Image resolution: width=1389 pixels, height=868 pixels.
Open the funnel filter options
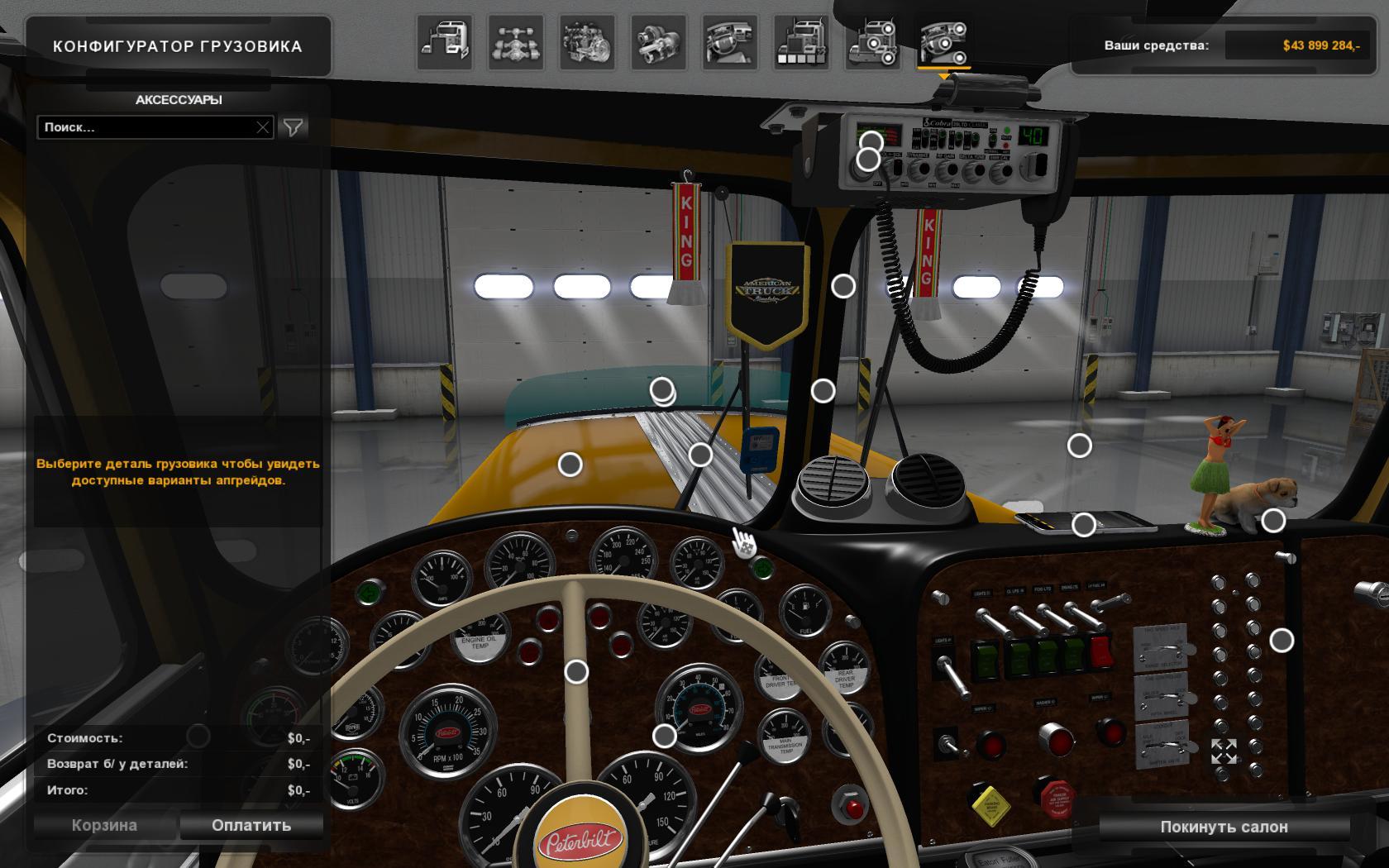294,127
